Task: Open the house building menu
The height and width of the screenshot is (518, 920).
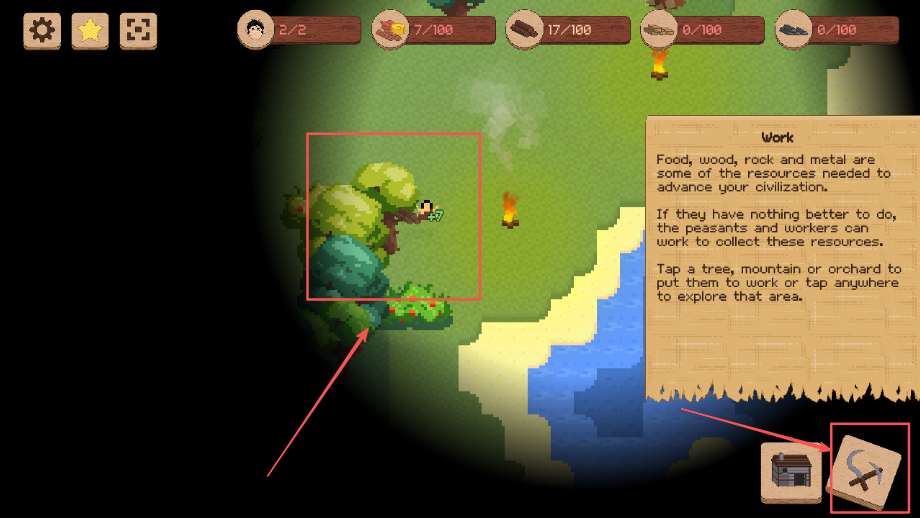Action: point(791,472)
